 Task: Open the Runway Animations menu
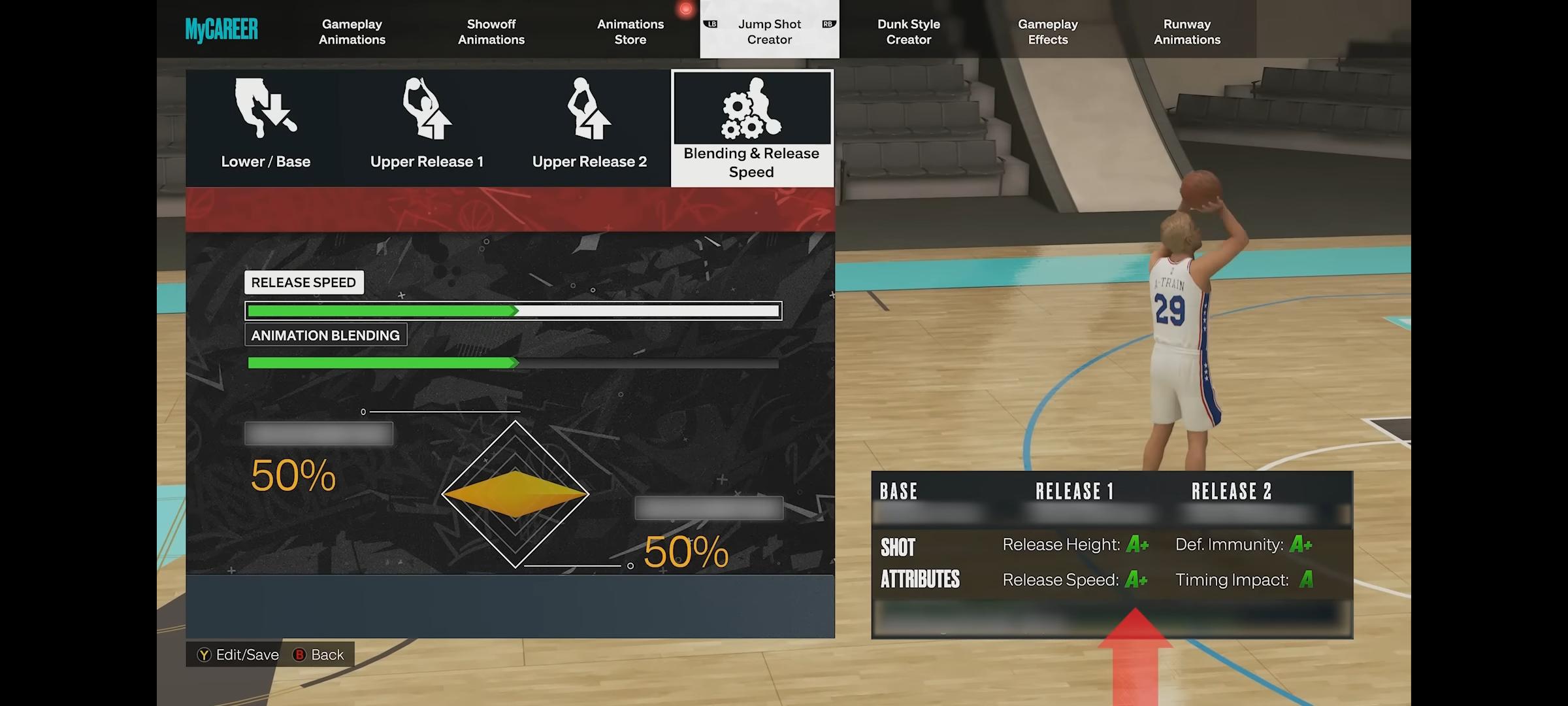pos(1186,31)
